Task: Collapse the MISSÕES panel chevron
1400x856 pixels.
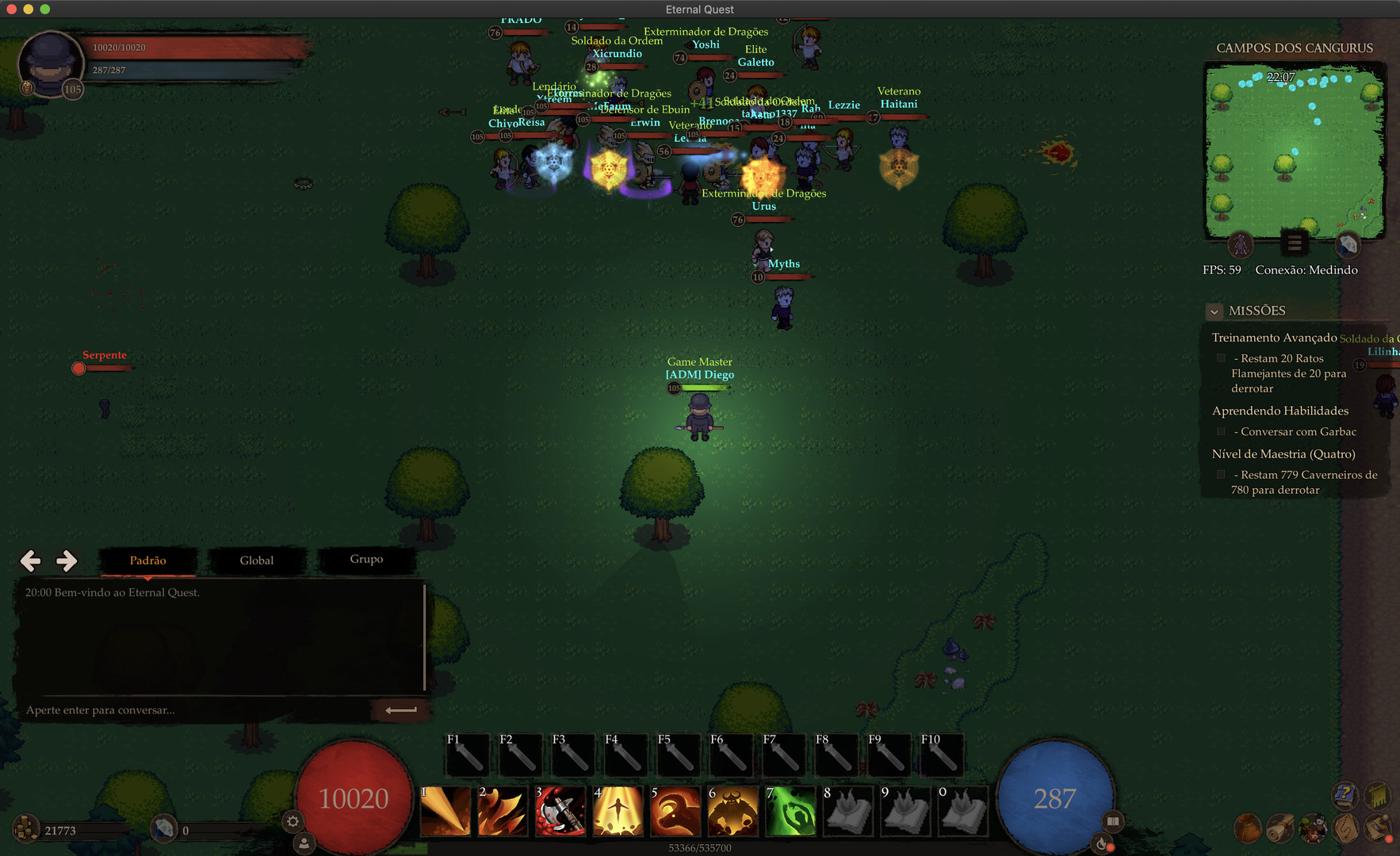Action: coord(1214,311)
